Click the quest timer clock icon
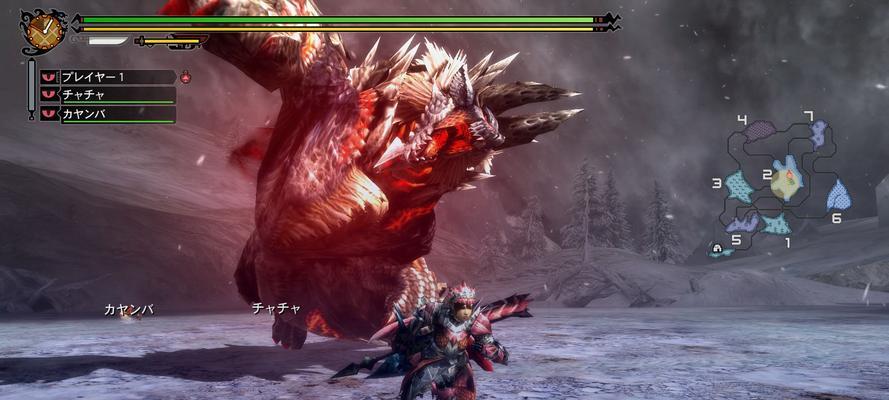Screen dimensions: 889x400 (42, 31)
